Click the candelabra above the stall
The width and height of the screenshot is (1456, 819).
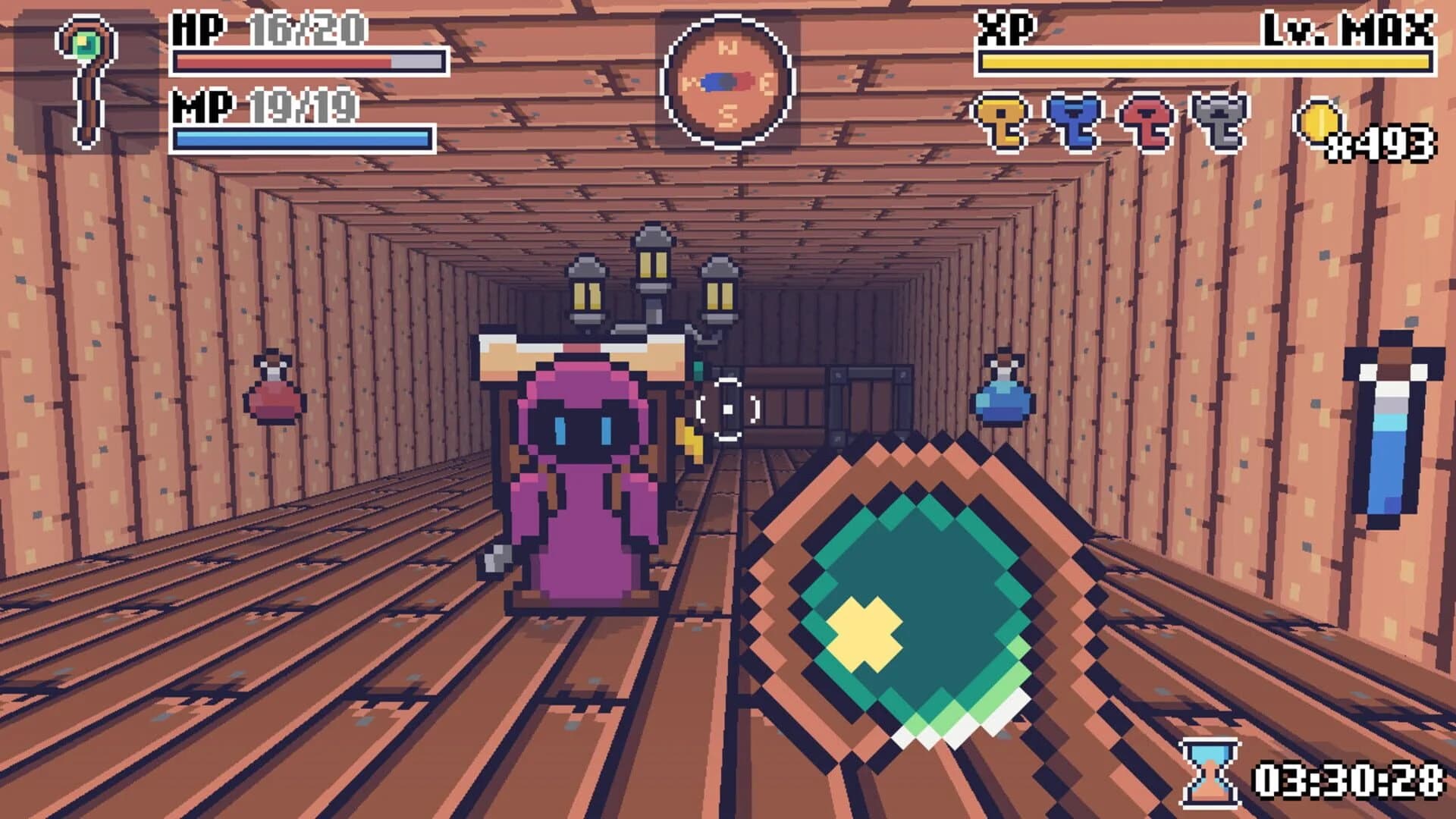pyautogui.click(x=652, y=281)
